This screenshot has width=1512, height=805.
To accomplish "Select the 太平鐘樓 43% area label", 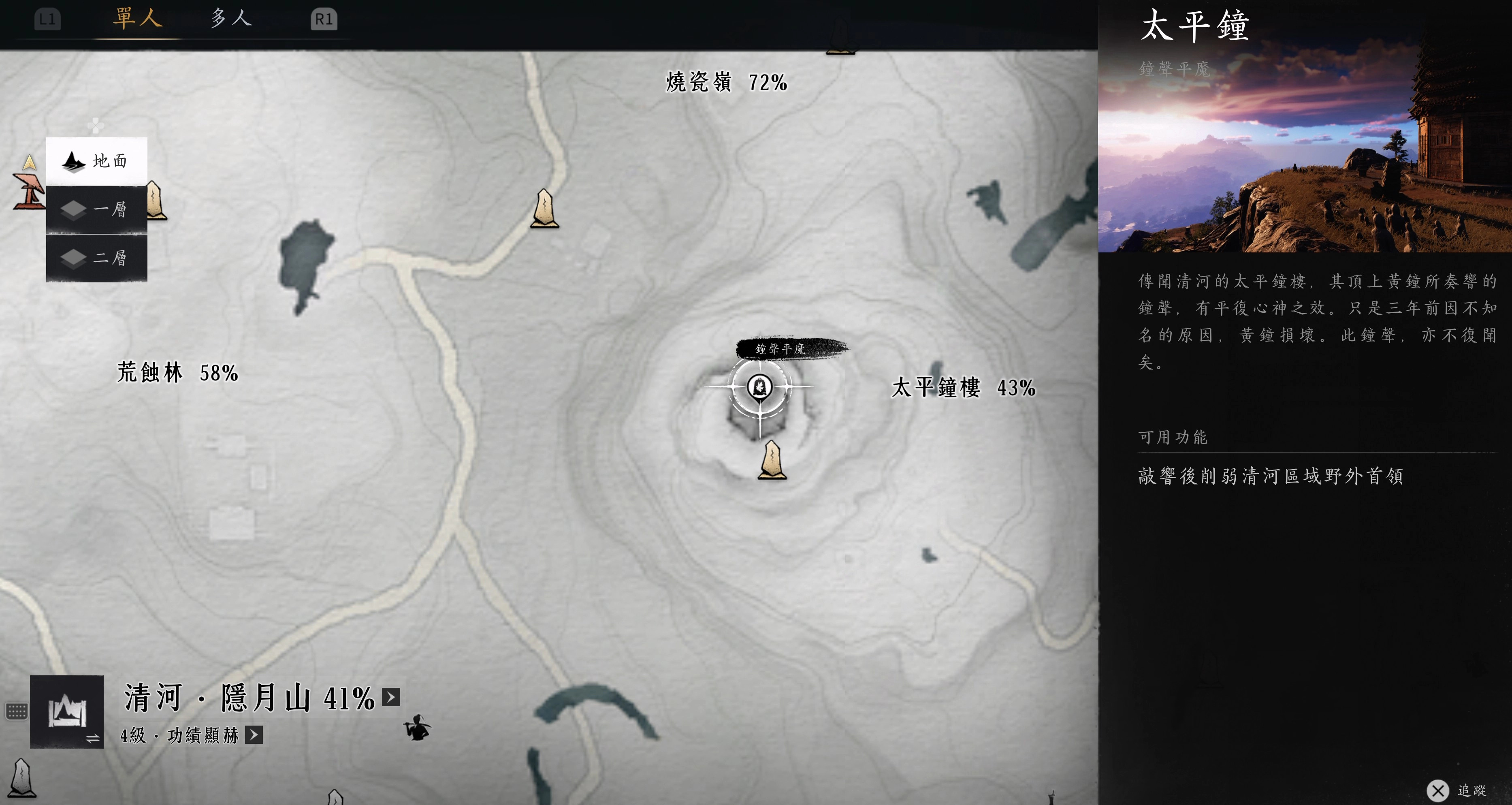I will tap(963, 388).
